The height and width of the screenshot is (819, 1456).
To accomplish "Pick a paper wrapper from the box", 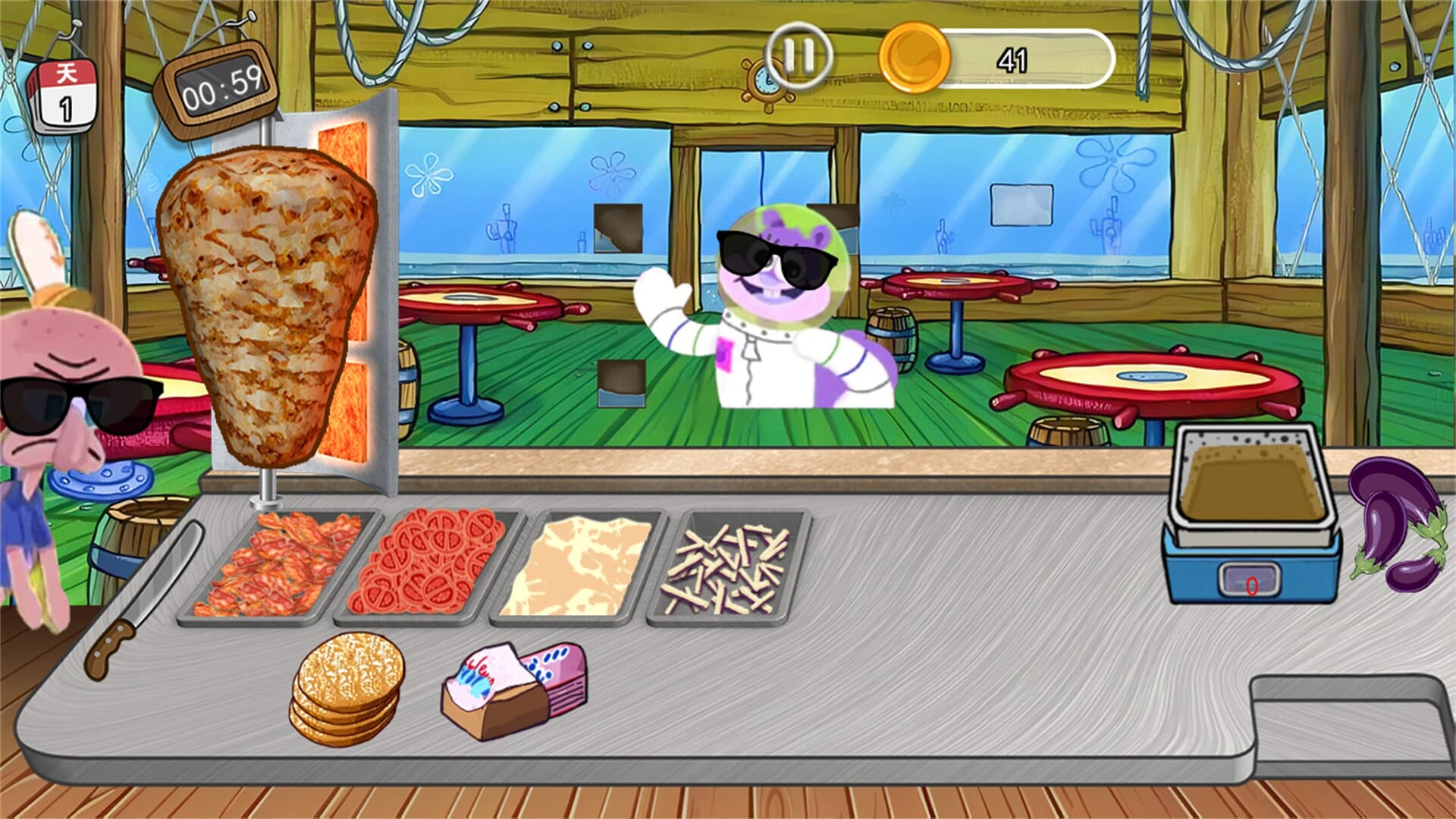I will click(x=514, y=688).
